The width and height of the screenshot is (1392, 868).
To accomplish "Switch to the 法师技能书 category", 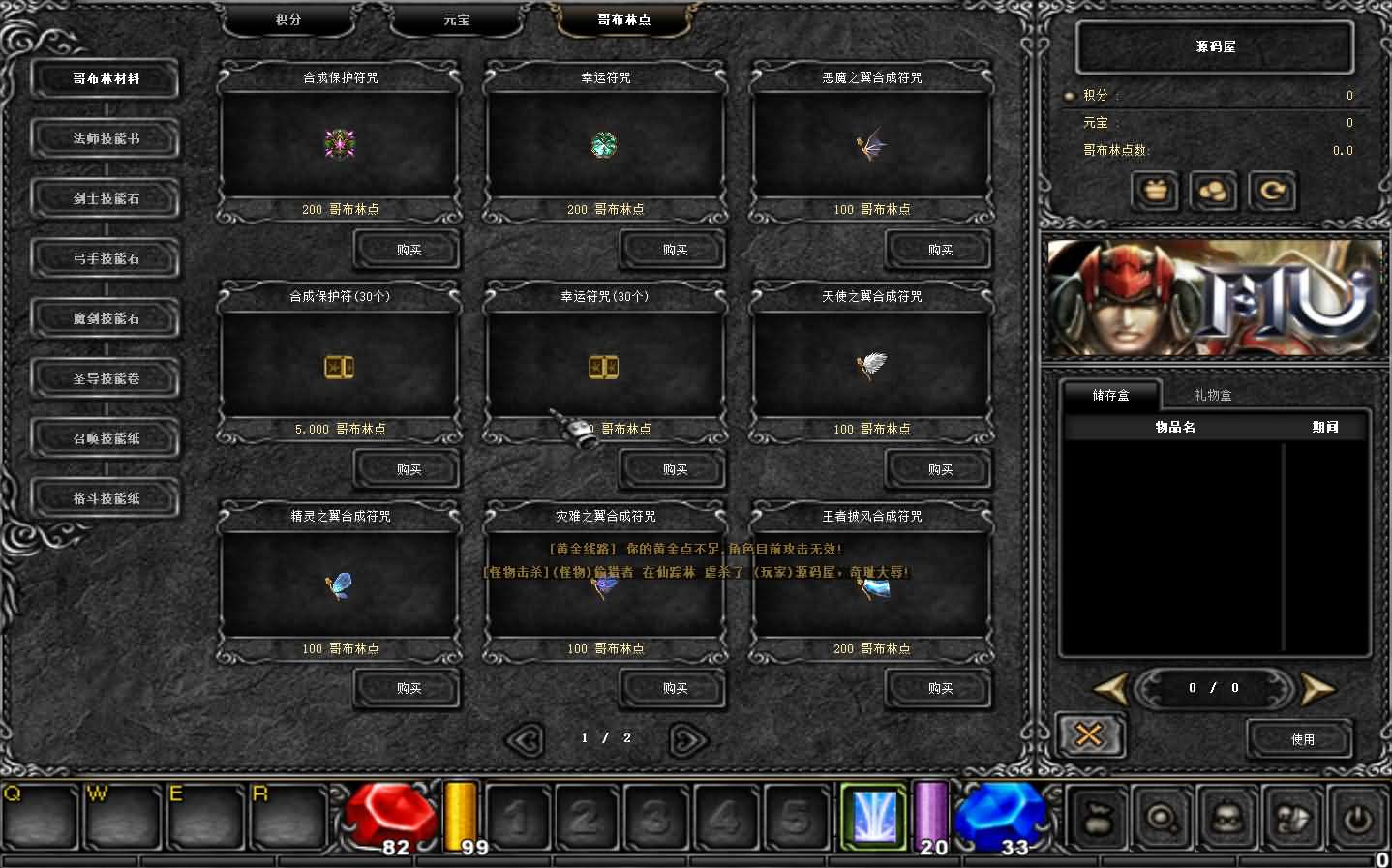I will (x=105, y=139).
